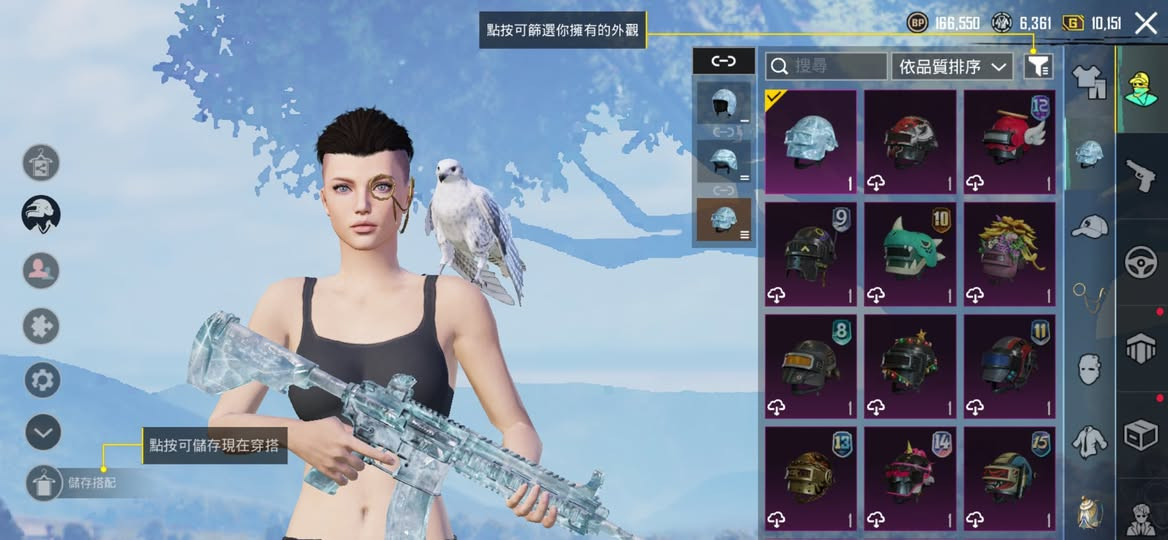
Task: Open the crate box tab
Action: (1141, 434)
